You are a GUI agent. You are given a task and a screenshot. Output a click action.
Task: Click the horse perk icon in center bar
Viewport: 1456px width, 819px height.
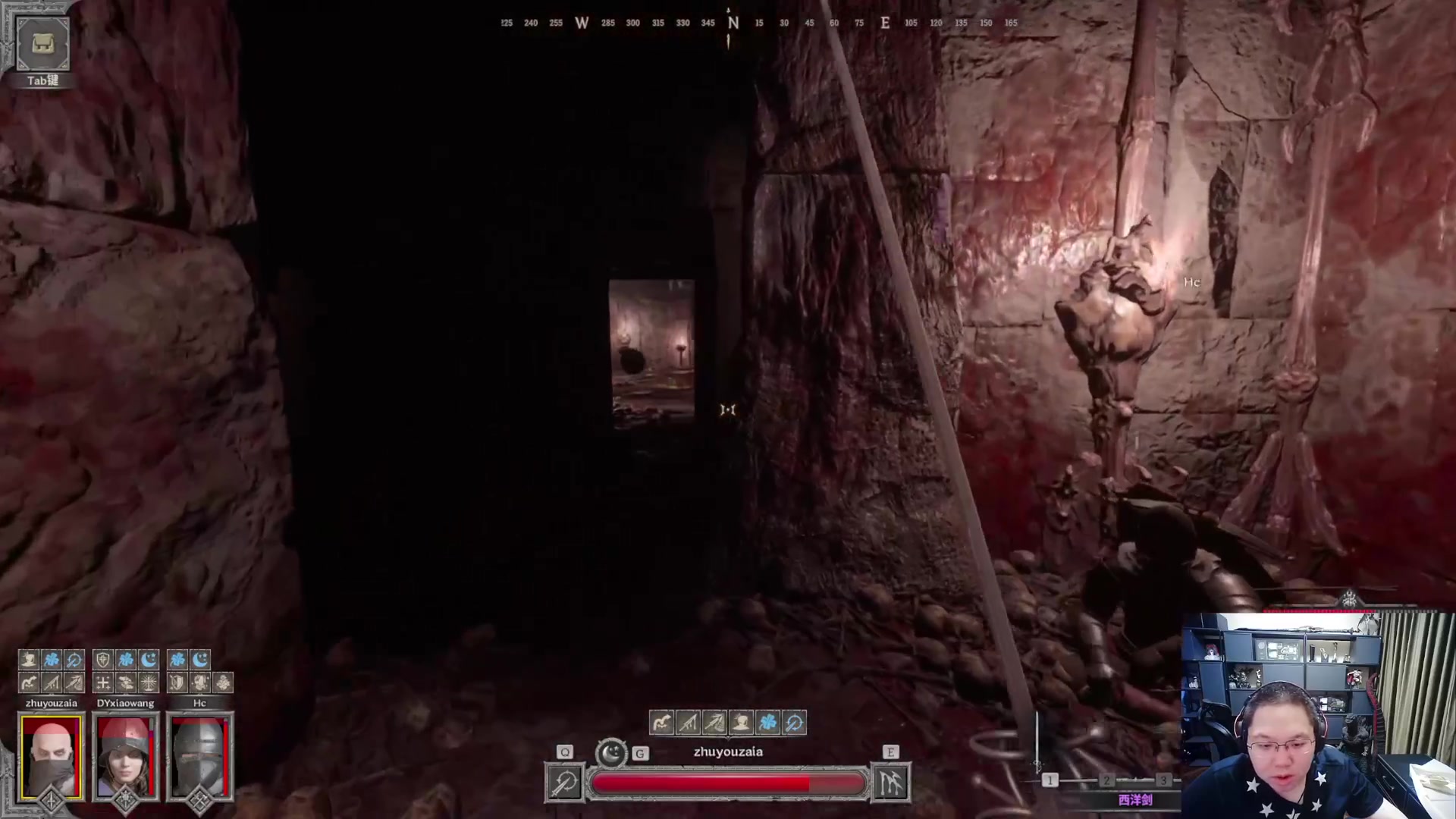point(662,723)
